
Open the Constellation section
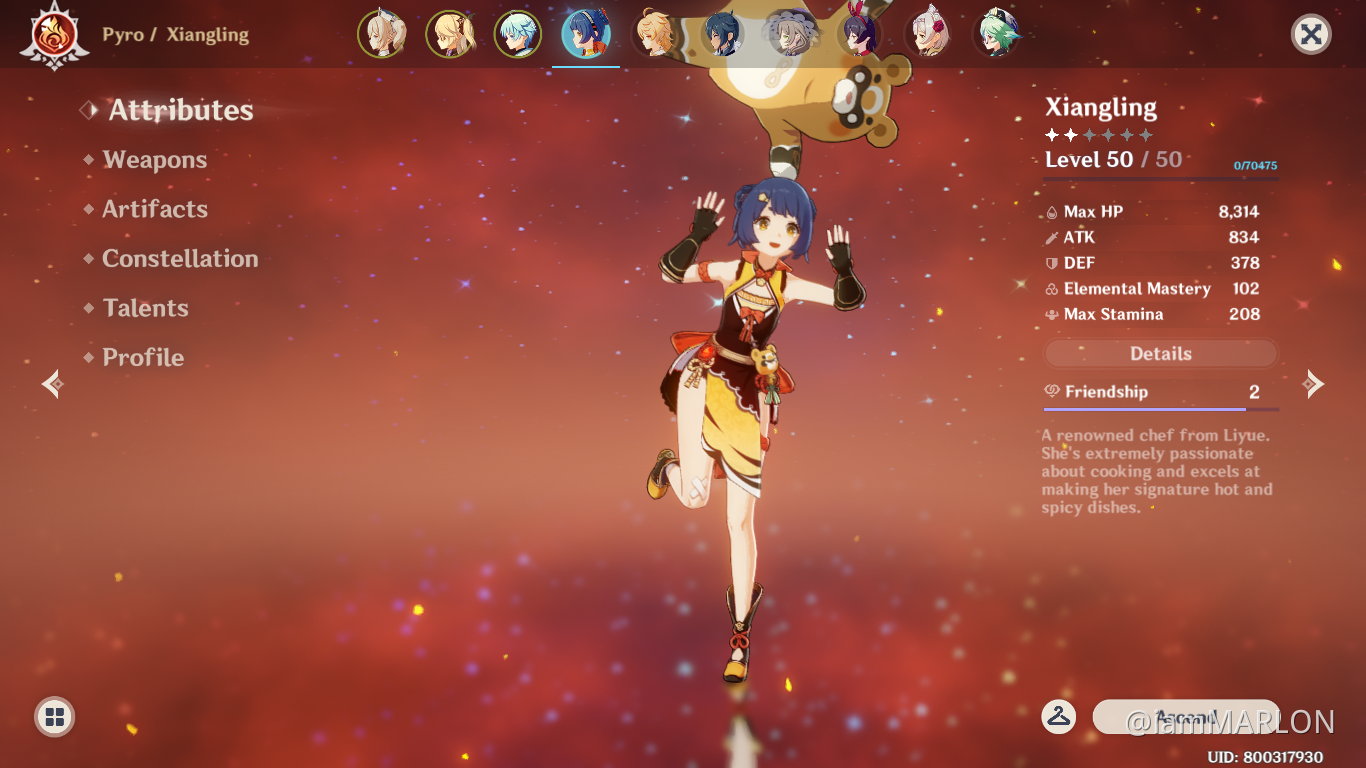click(180, 258)
